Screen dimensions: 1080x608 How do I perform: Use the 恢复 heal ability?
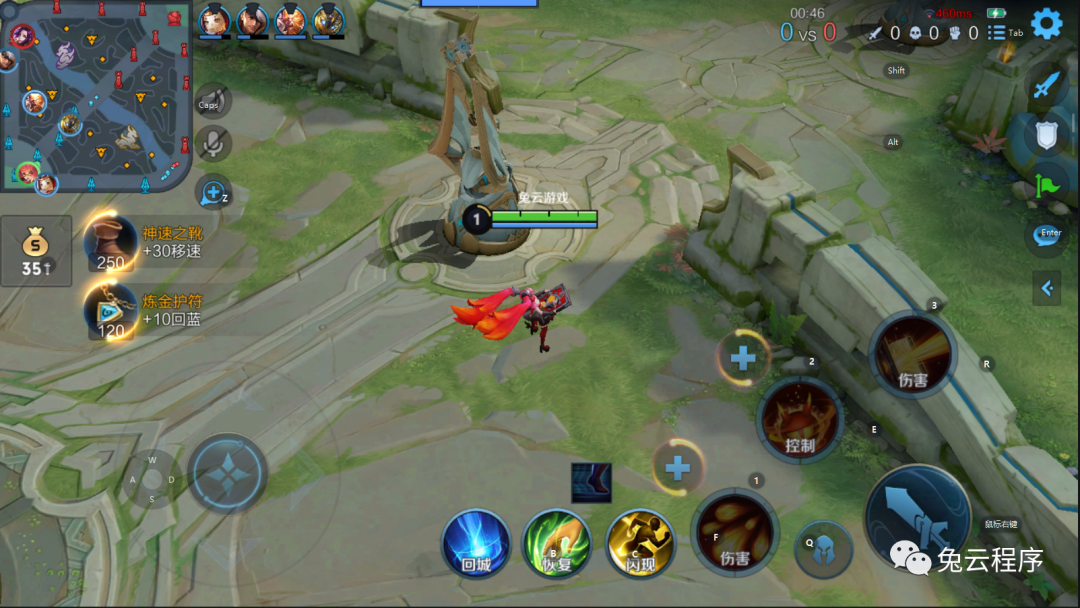pyautogui.click(x=557, y=543)
